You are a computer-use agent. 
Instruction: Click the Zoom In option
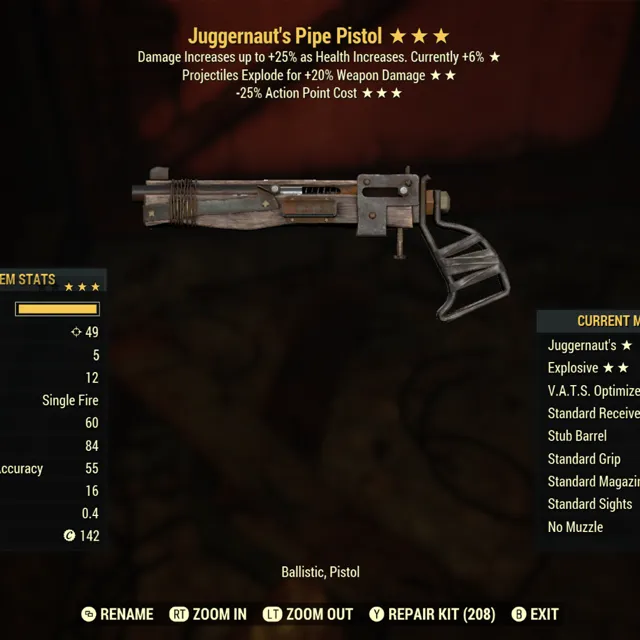pos(208,614)
